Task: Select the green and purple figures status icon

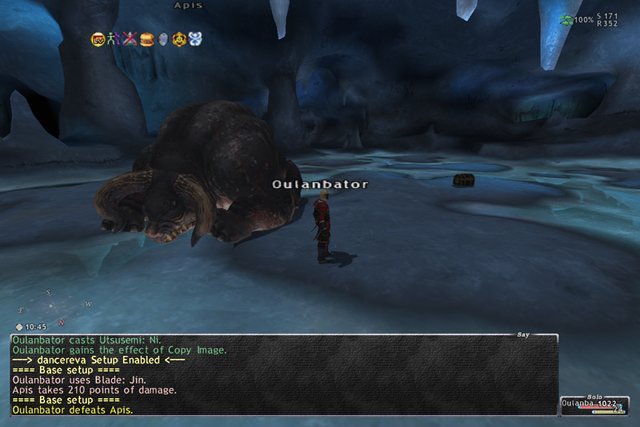Action: click(114, 39)
